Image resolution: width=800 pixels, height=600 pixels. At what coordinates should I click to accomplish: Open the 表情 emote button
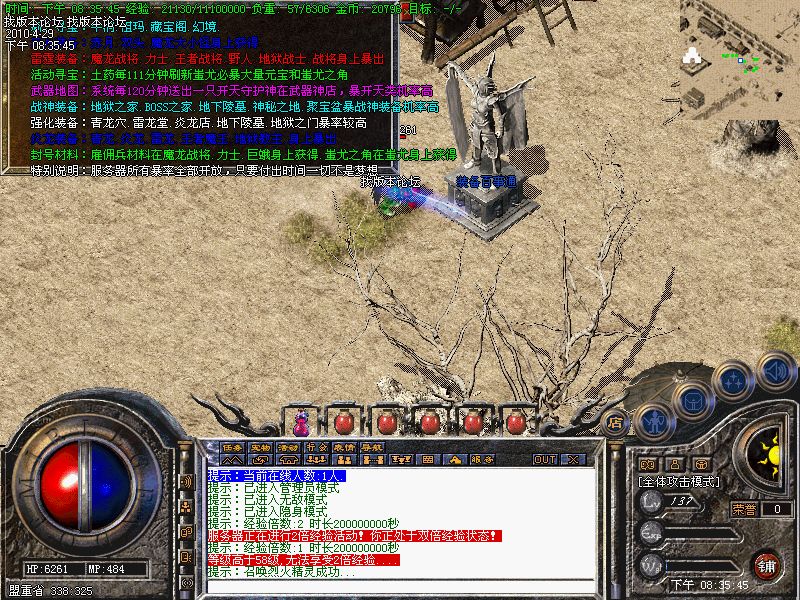click(x=345, y=446)
